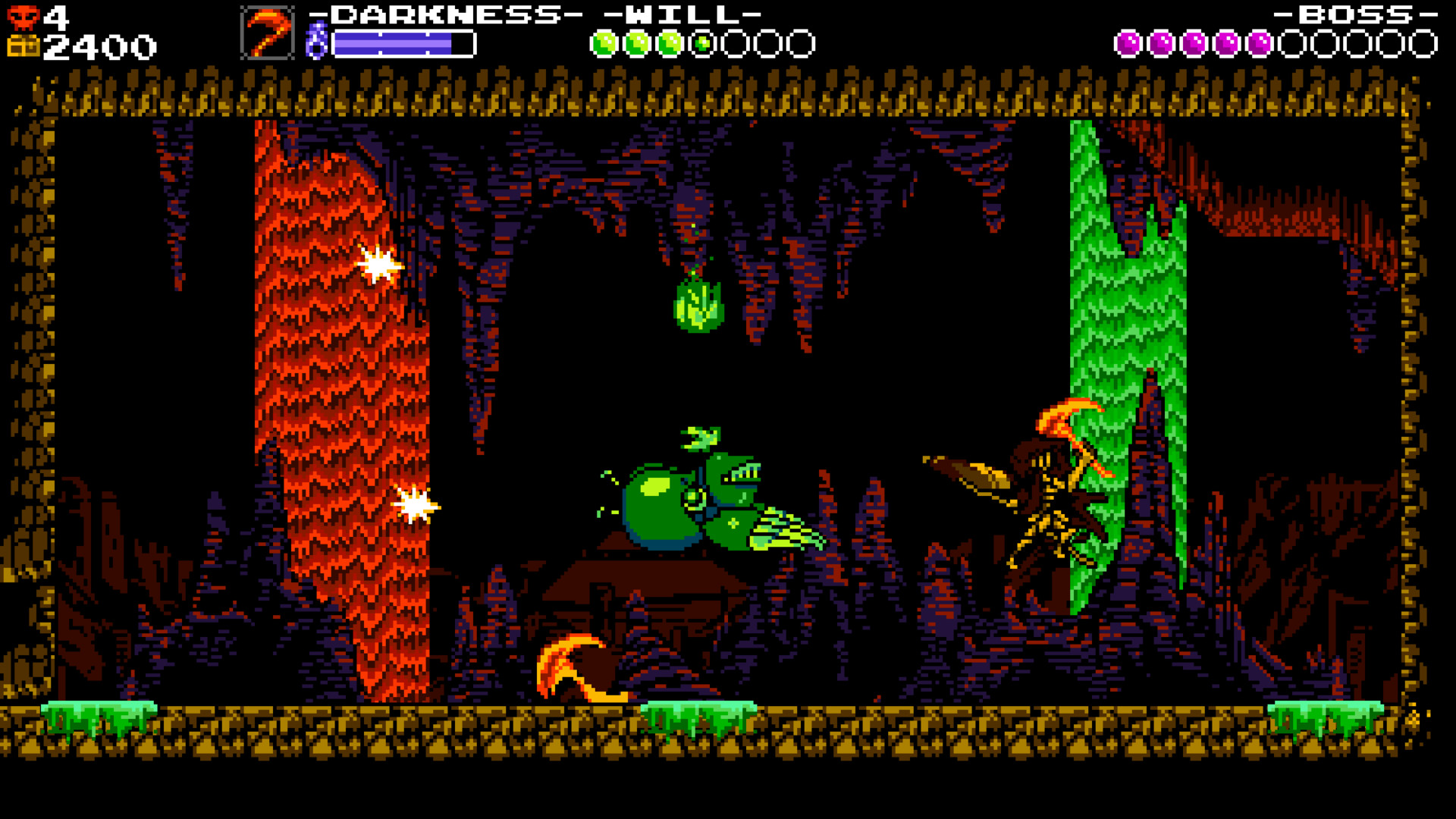Select the treasure chest gold icon
Image resolution: width=1456 pixels, height=819 pixels.
point(23,45)
